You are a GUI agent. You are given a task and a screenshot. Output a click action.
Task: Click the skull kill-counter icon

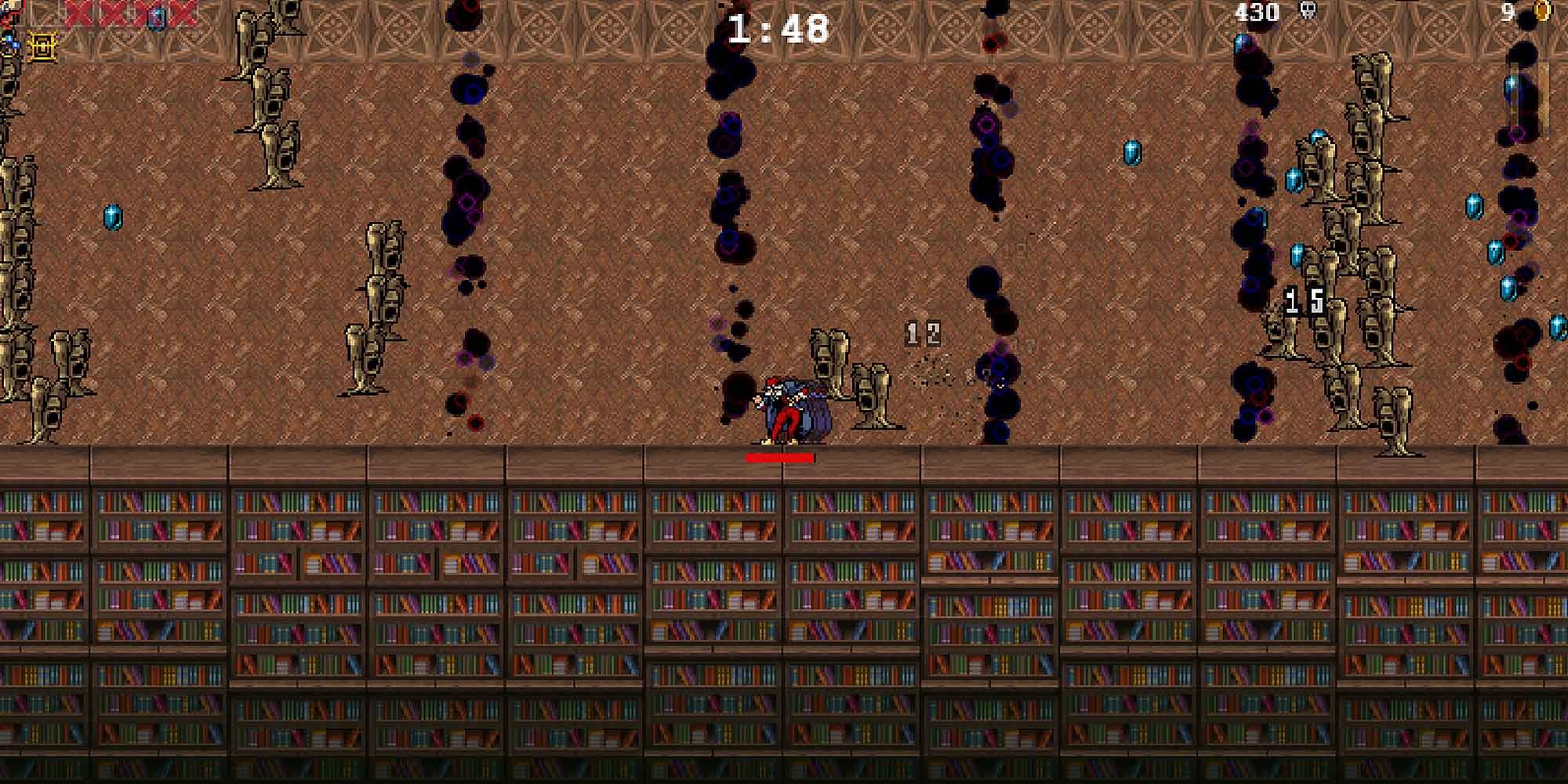click(1308, 11)
